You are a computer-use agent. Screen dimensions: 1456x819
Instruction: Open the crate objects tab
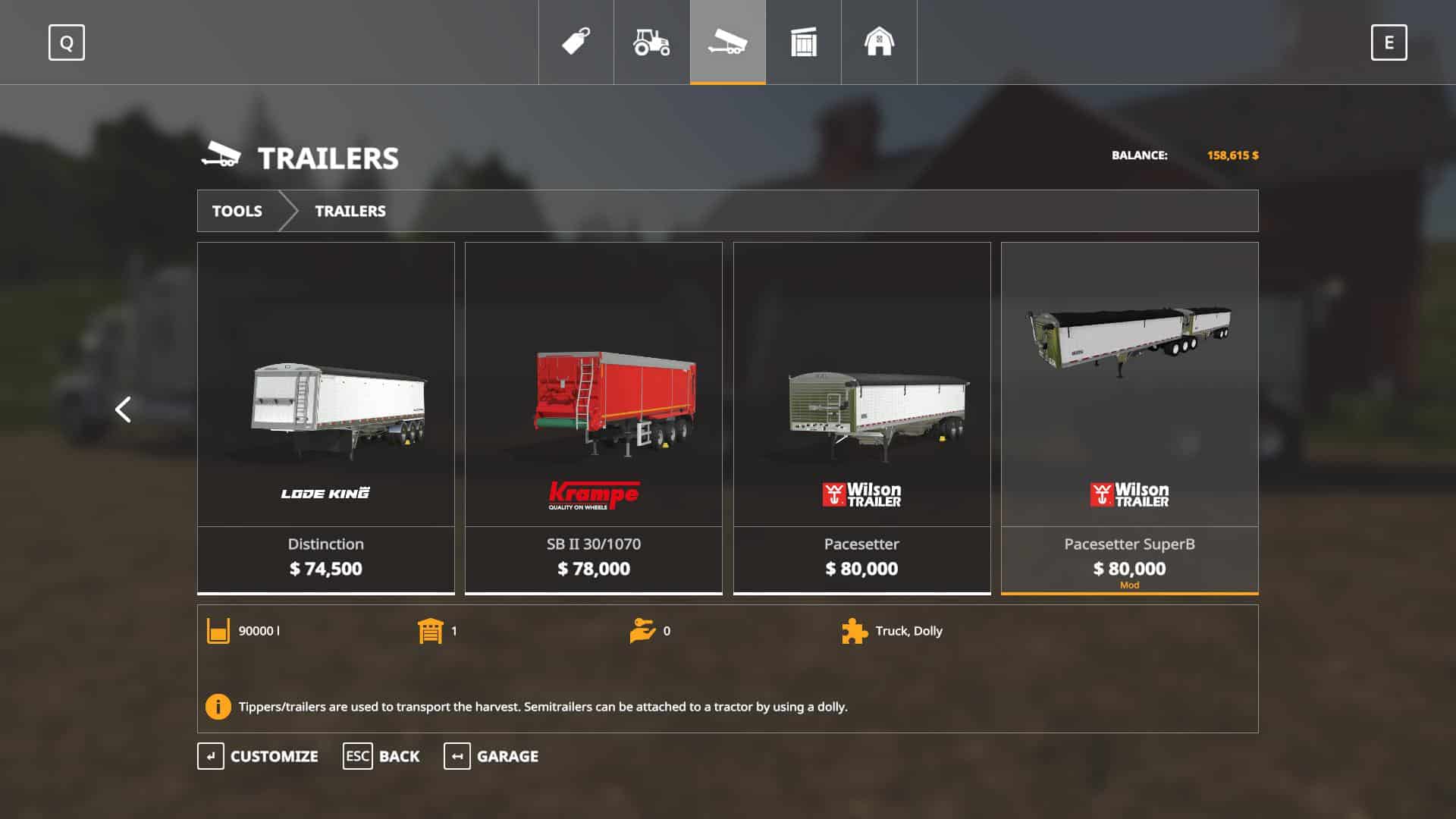(x=803, y=42)
